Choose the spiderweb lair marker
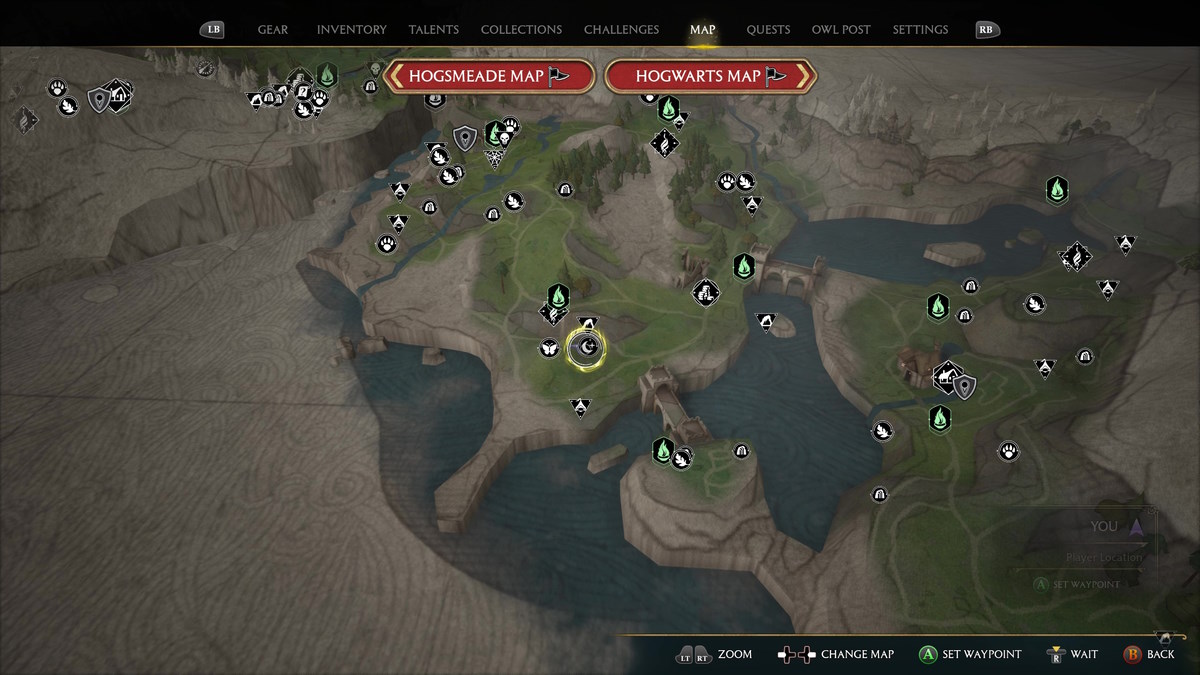Screen dimensions: 1200x675 click(x=494, y=158)
